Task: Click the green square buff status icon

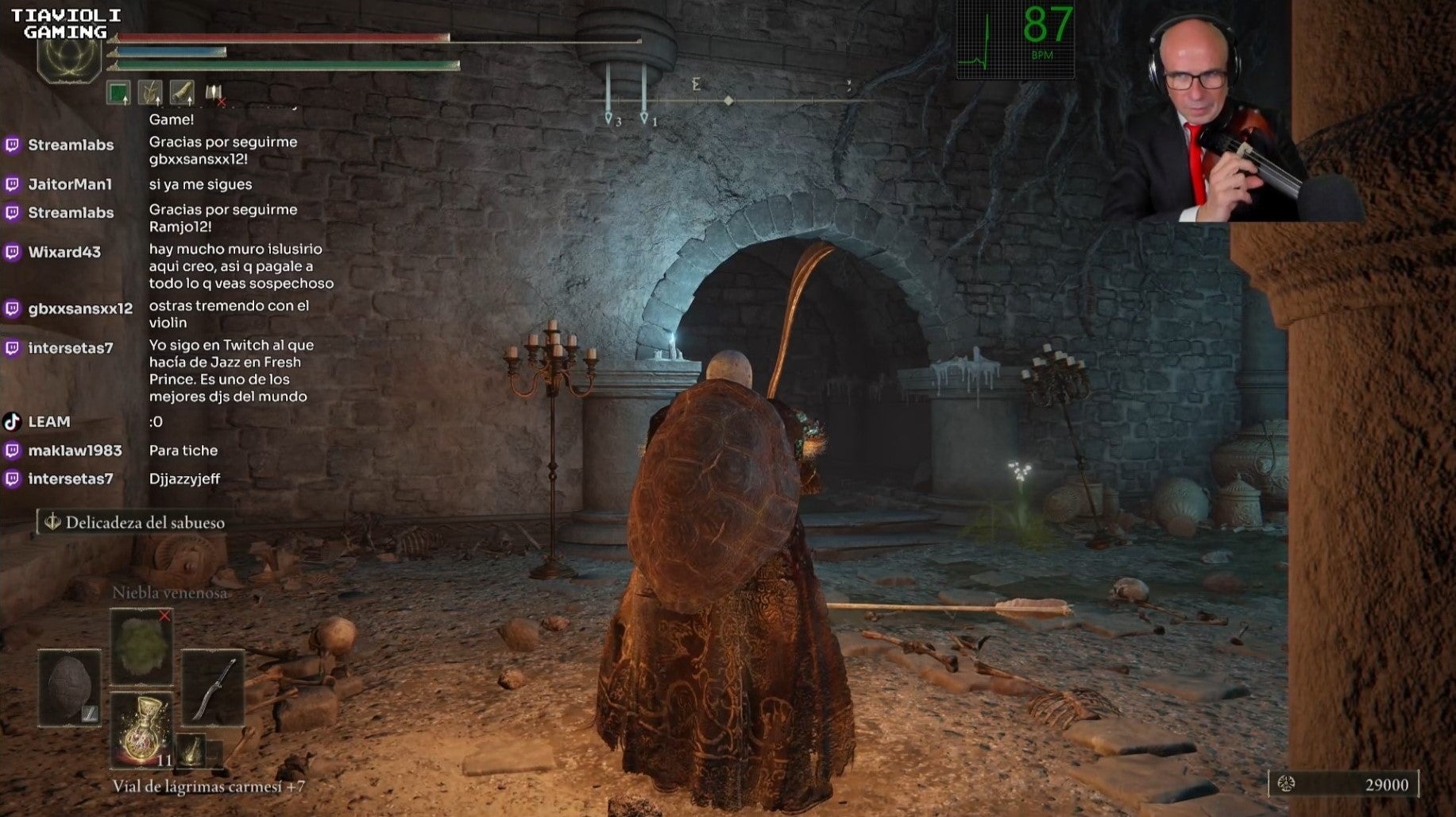Action: (118, 93)
